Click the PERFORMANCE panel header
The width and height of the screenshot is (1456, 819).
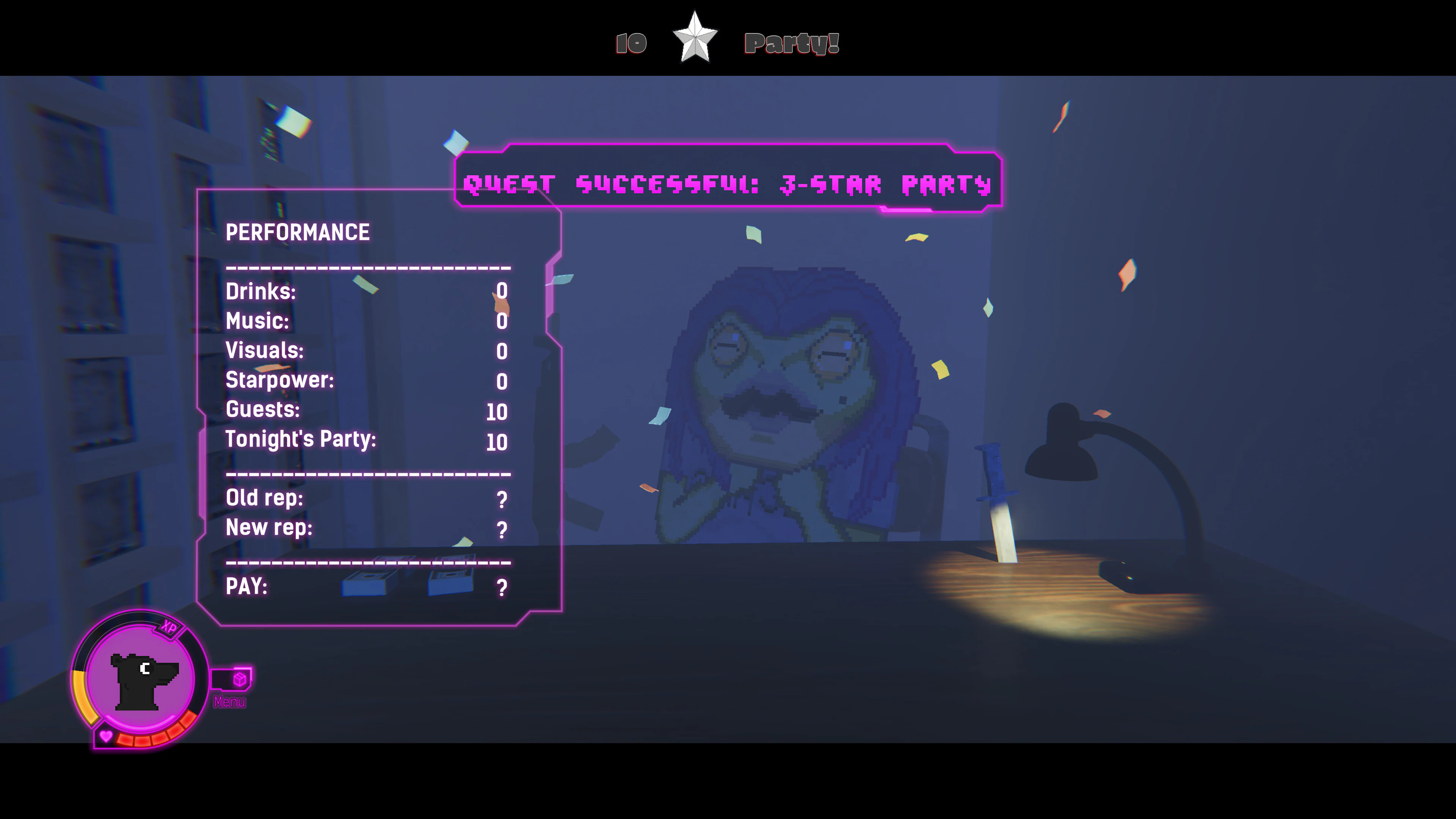(x=297, y=232)
